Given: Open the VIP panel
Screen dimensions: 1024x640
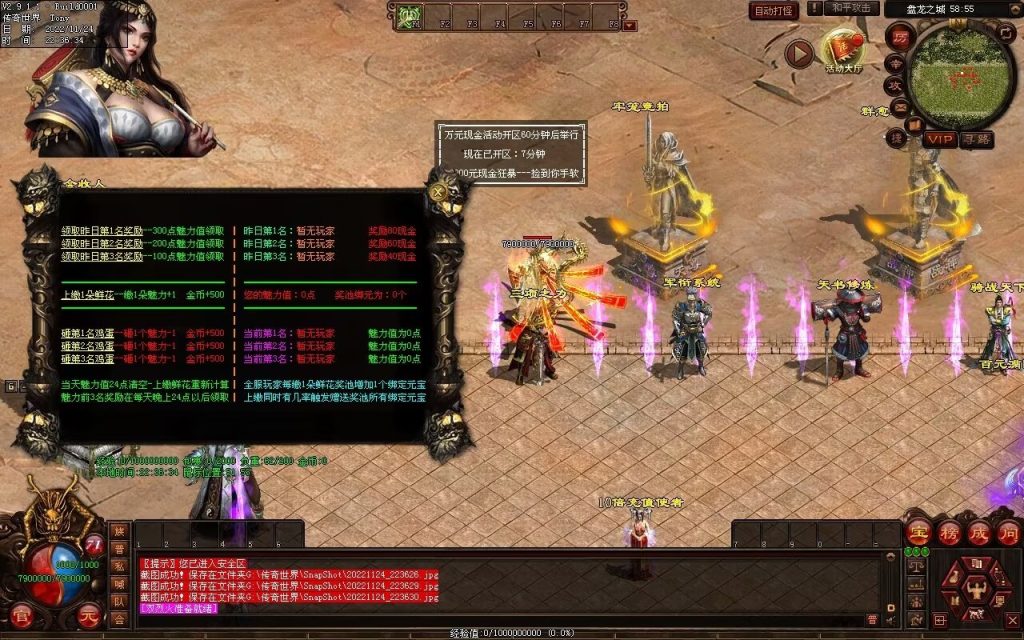Looking at the screenshot, I should tap(938, 139).
